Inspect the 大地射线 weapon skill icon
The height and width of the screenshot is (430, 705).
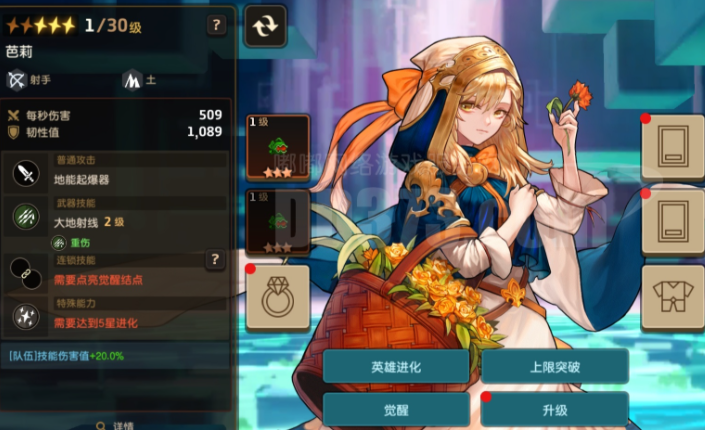pos(25,219)
